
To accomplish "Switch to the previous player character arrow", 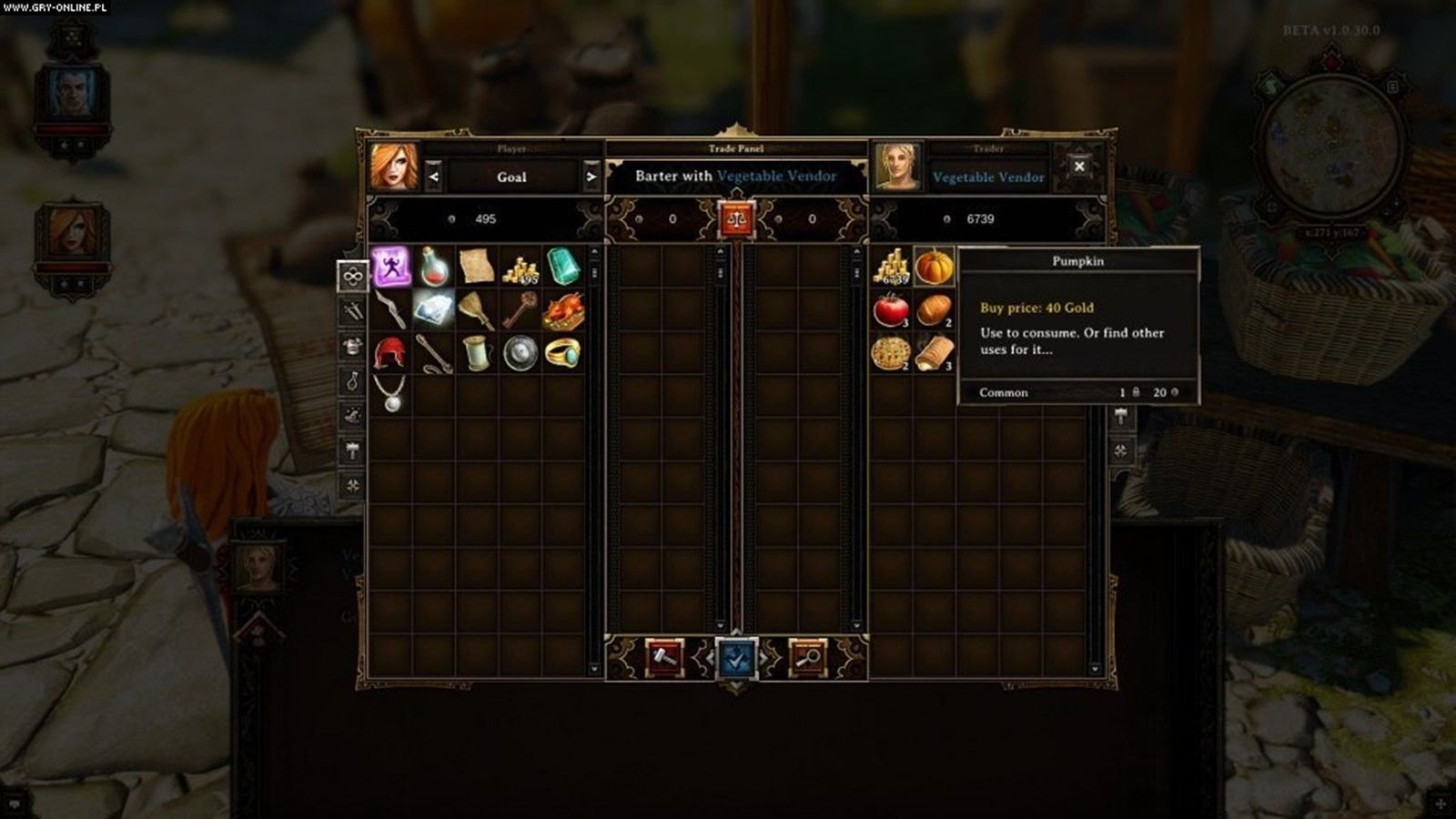I will (x=433, y=177).
